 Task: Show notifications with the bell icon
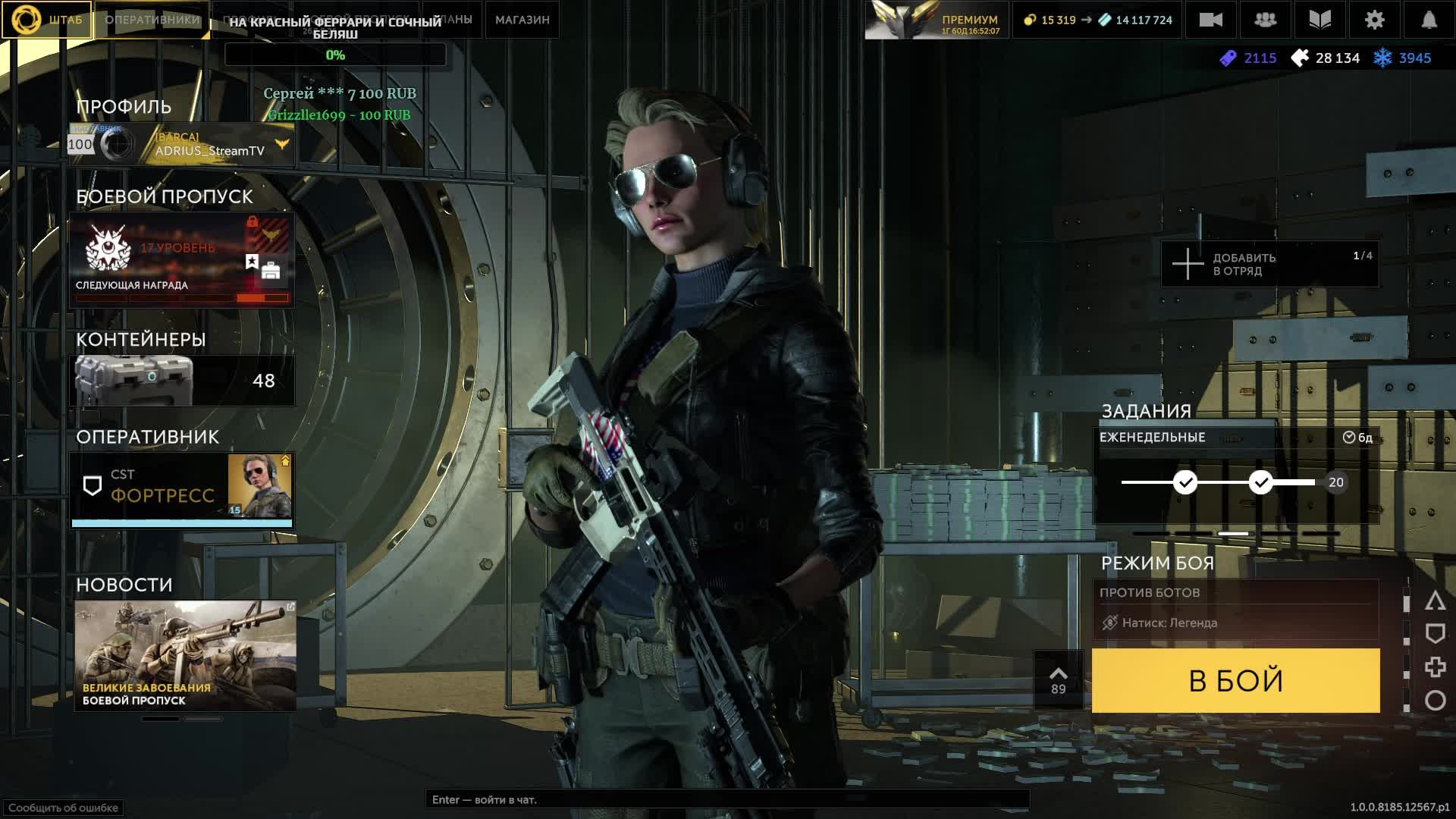click(x=1429, y=20)
